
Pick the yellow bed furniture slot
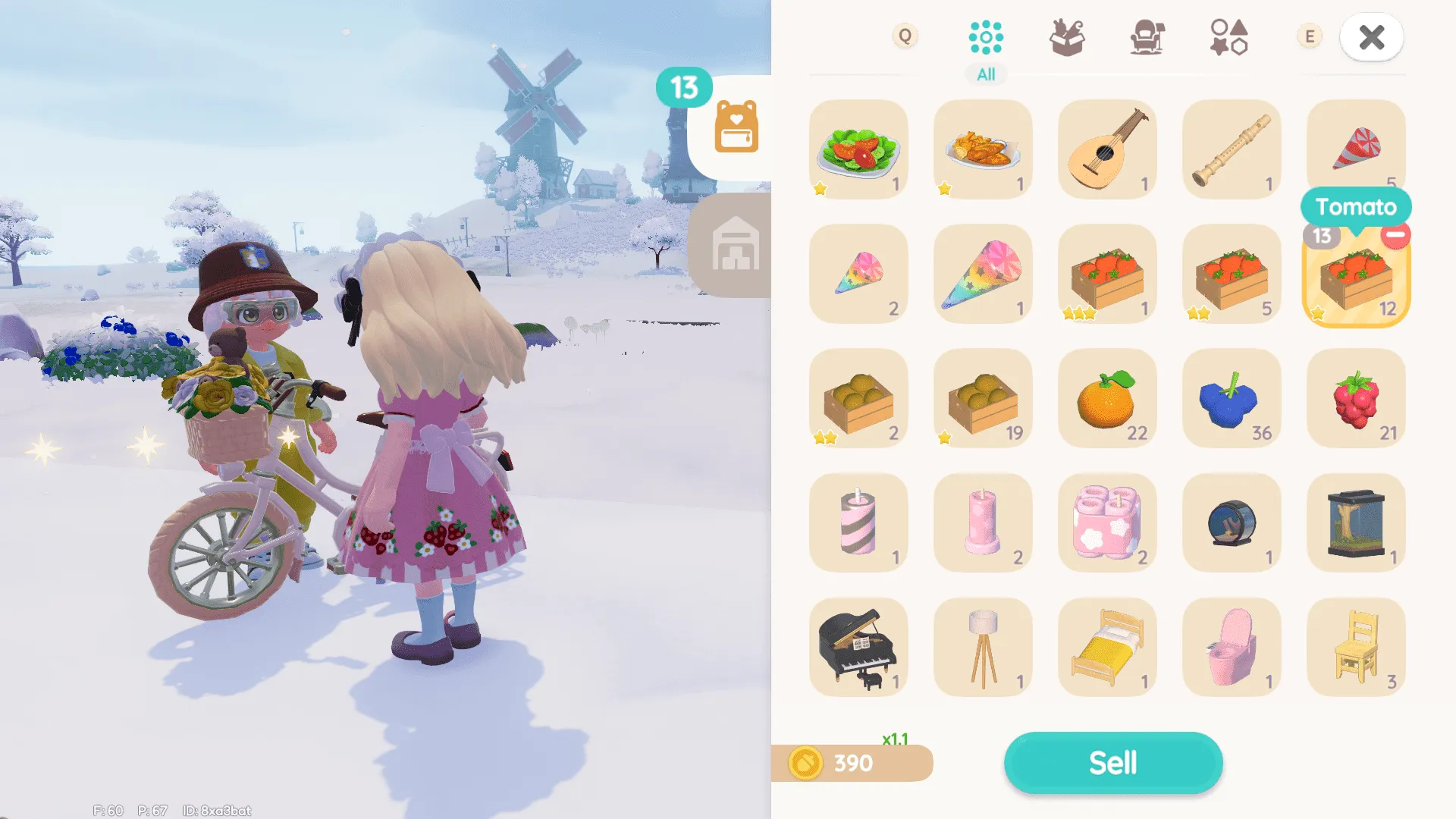click(x=1106, y=647)
